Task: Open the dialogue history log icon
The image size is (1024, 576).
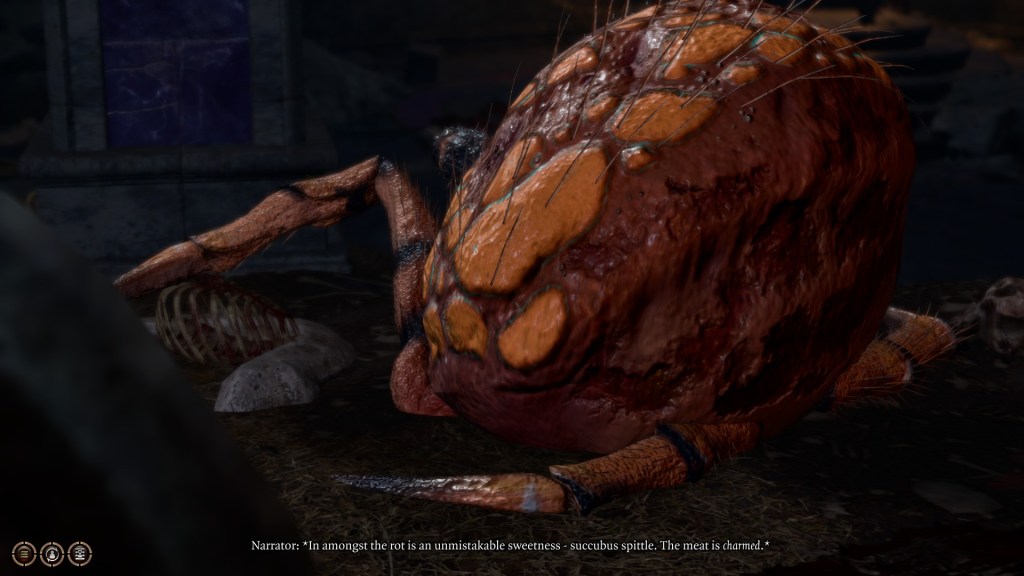Action: point(24,553)
